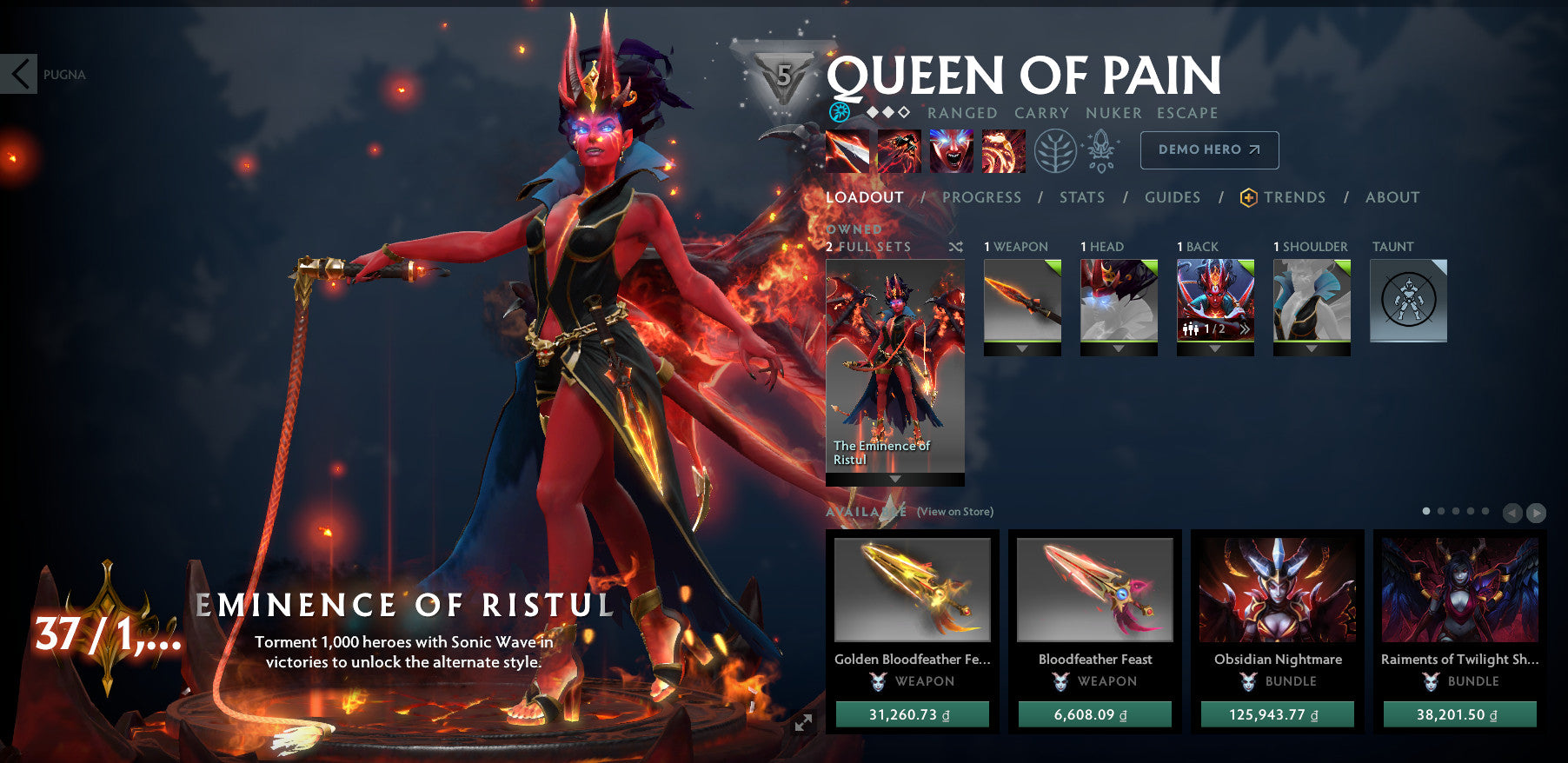Open the Trends tab
This screenshot has width=1568, height=763.
(1293, 197)
